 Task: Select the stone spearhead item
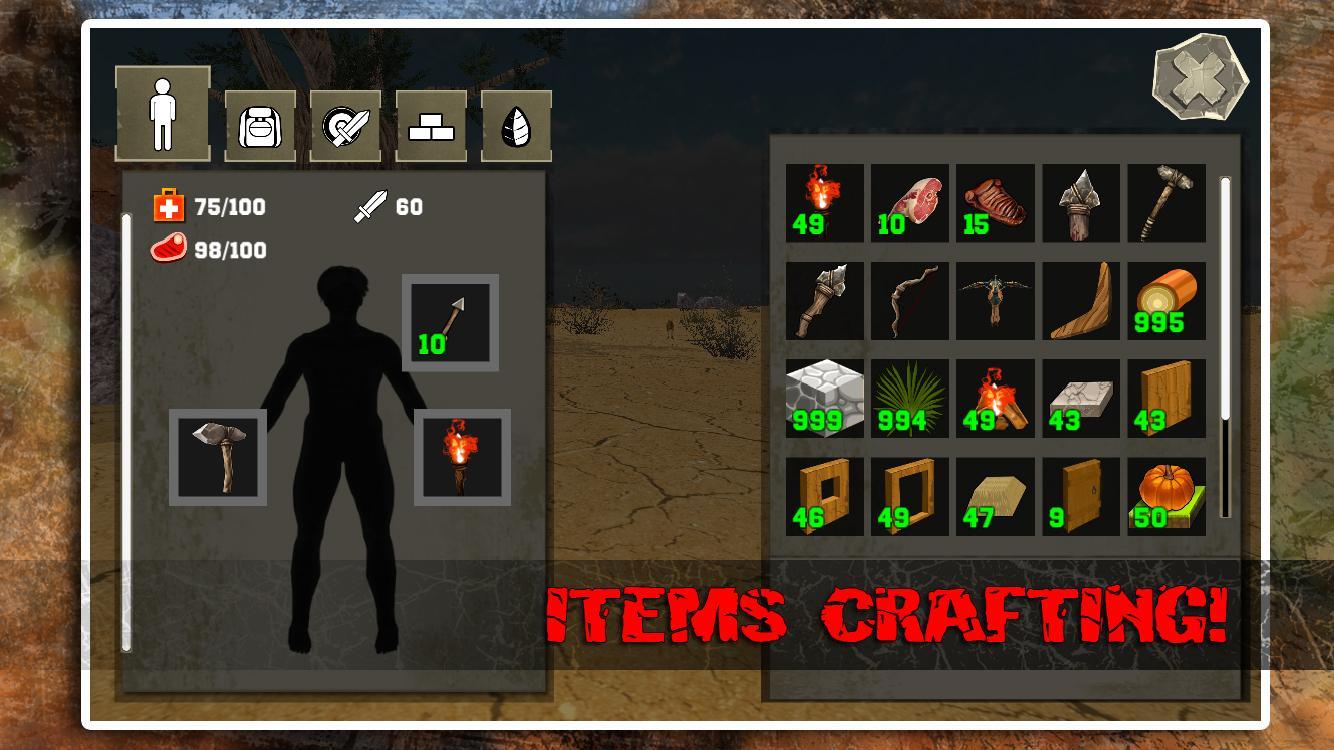(1080, 204)
